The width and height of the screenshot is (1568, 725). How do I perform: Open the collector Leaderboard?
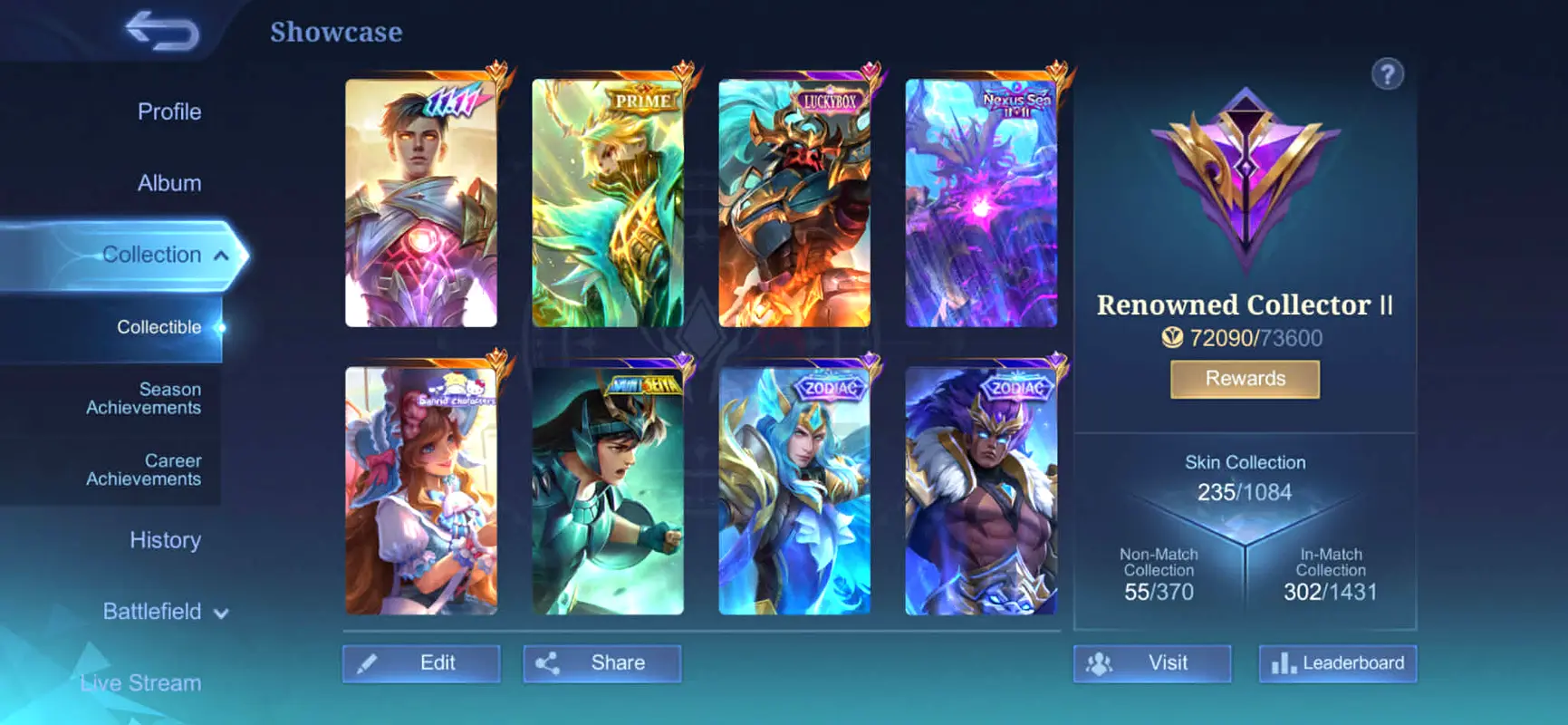1337,663
